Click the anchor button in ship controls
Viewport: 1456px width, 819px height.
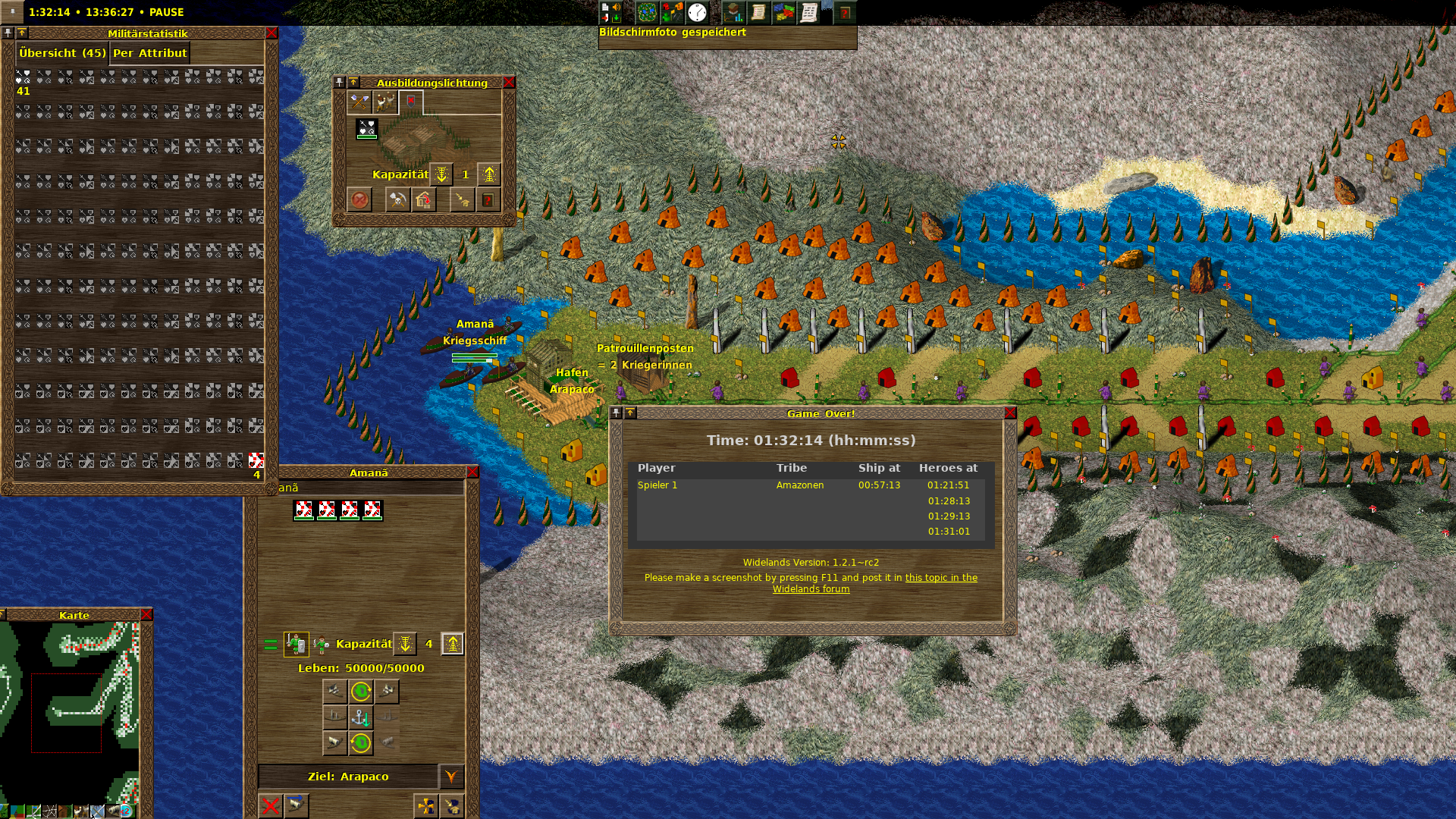pyautogui.click(x=361, y=717)
